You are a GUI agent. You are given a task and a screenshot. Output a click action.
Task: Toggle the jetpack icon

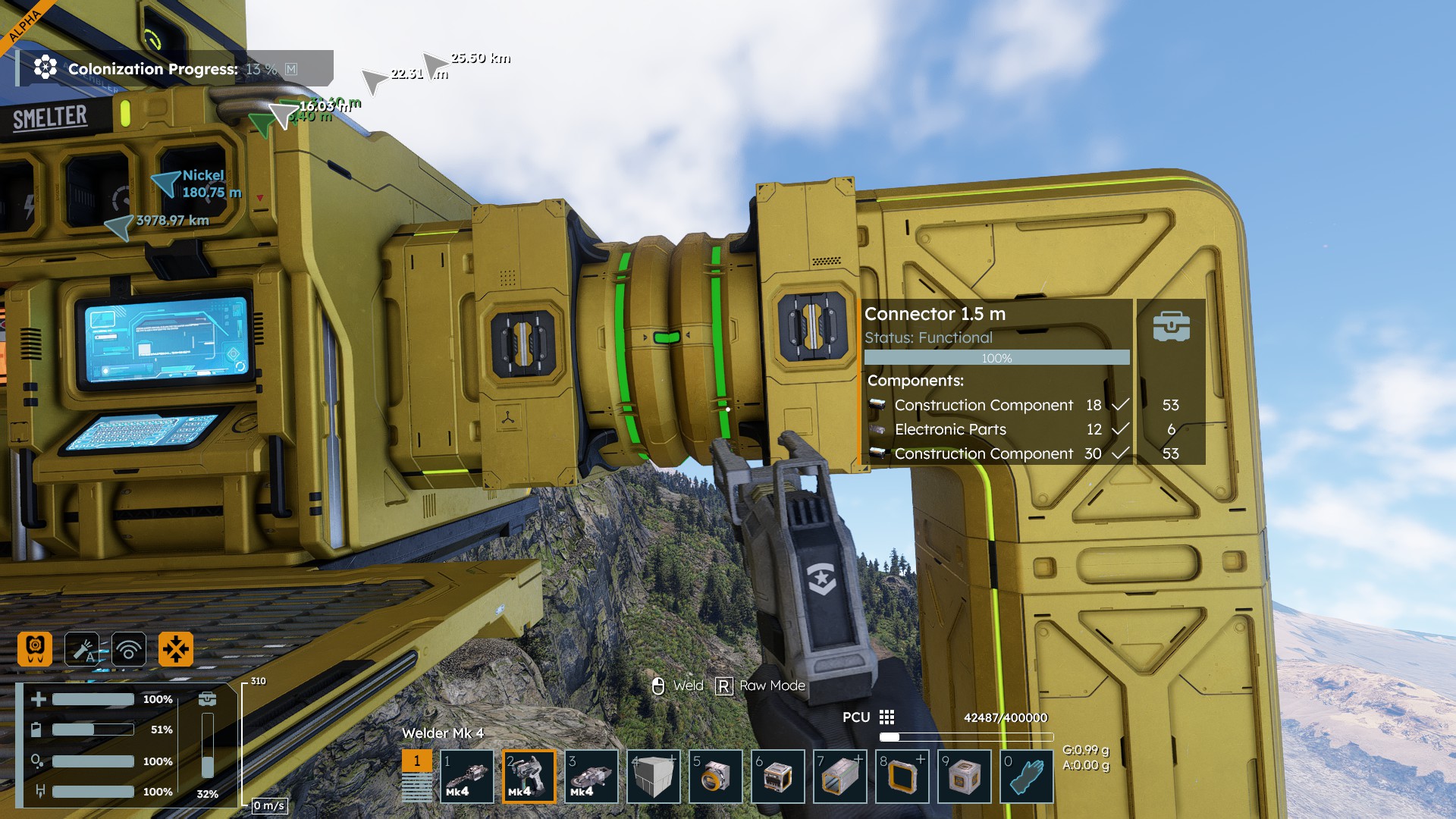[x=35, y=649]
